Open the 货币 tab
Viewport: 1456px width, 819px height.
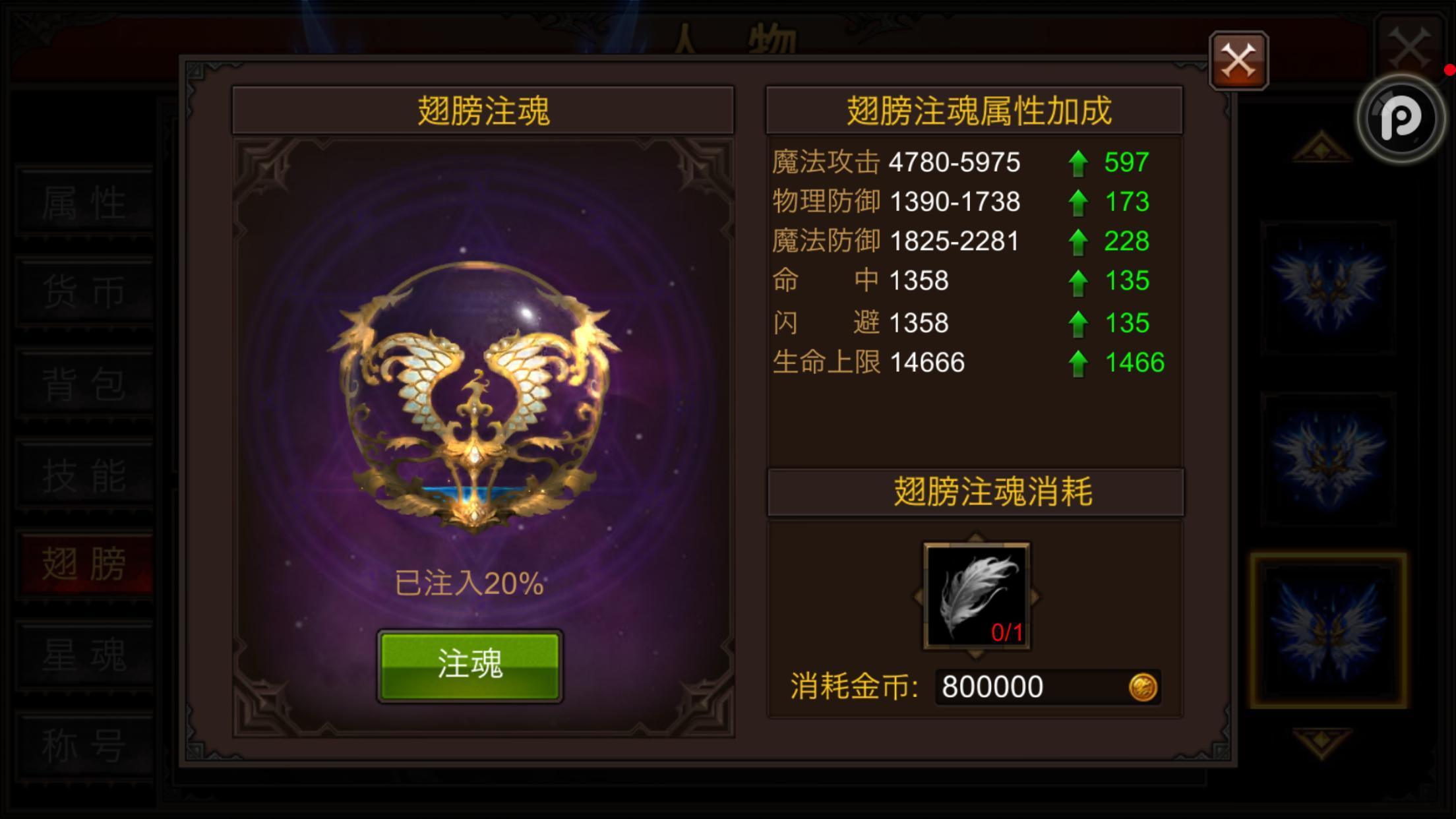pyautogui.click(x=84, y=290)
